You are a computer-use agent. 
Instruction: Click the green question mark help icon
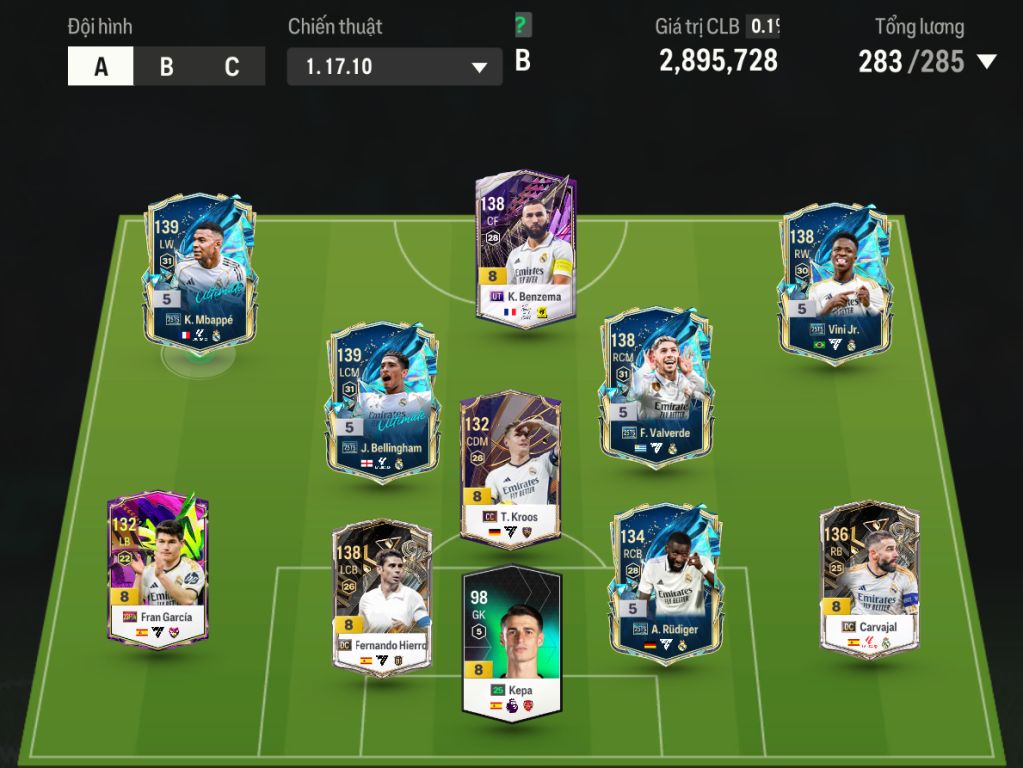(x=521, y=26)
